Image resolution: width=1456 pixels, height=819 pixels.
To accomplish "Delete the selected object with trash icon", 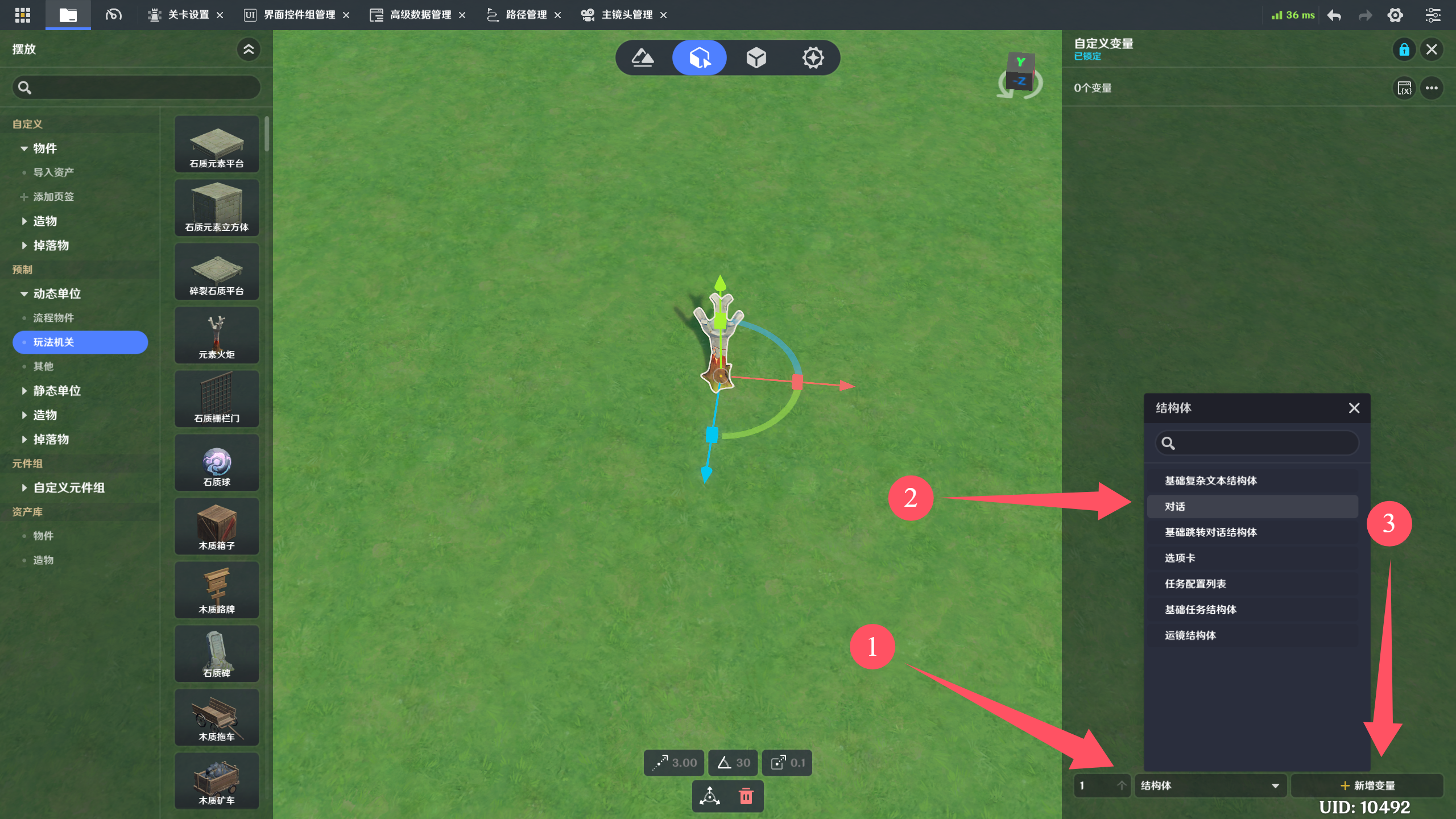I will click(746, 796).
